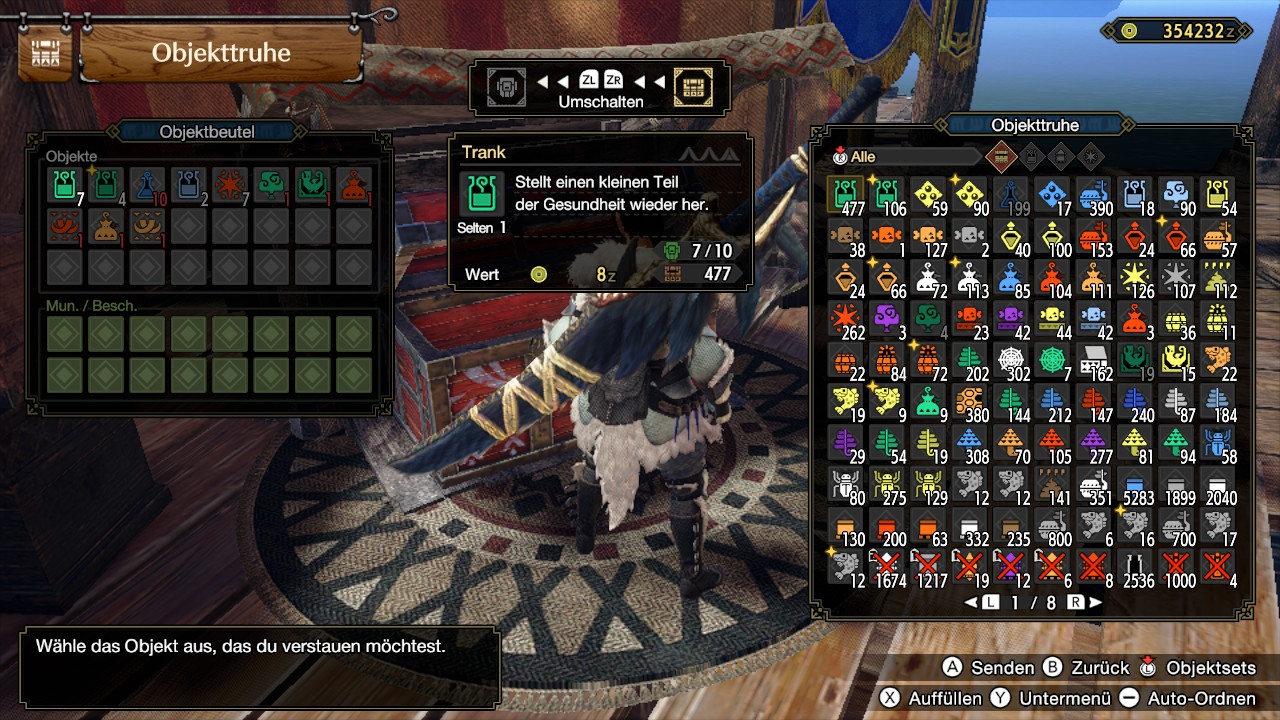Select the gold chest icon right of Umschalten
Screen dimensions: 1280x720
click(x=693, y=88)
